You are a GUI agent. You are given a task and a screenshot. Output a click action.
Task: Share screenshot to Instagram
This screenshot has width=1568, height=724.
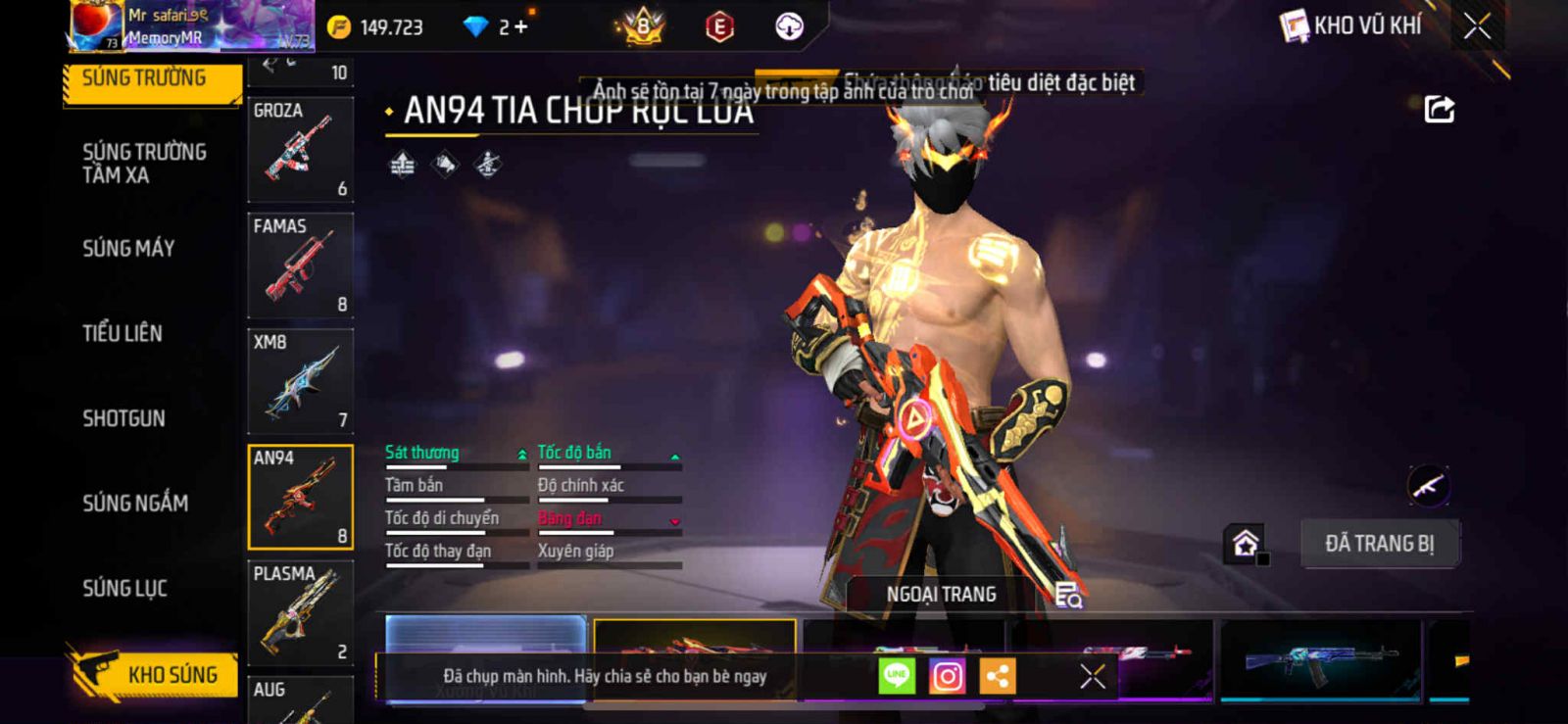click(x=947, y=676)
